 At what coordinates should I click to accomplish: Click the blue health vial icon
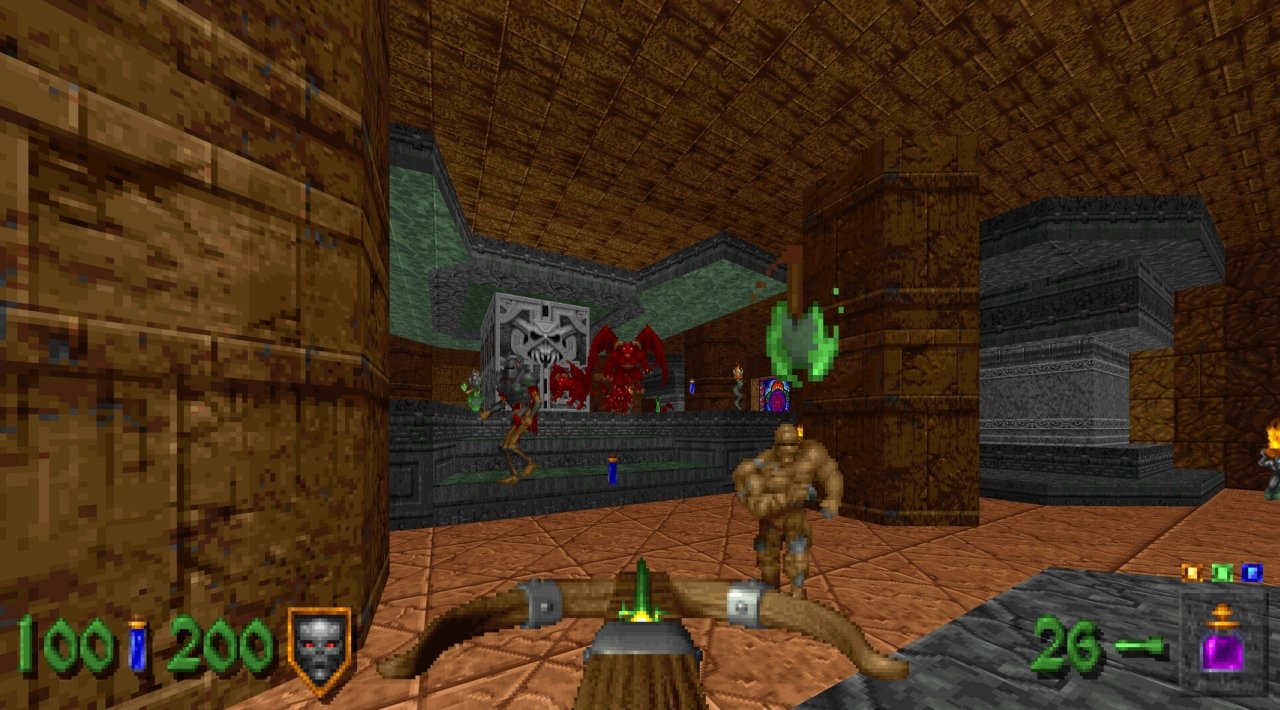tap(138, 646)
